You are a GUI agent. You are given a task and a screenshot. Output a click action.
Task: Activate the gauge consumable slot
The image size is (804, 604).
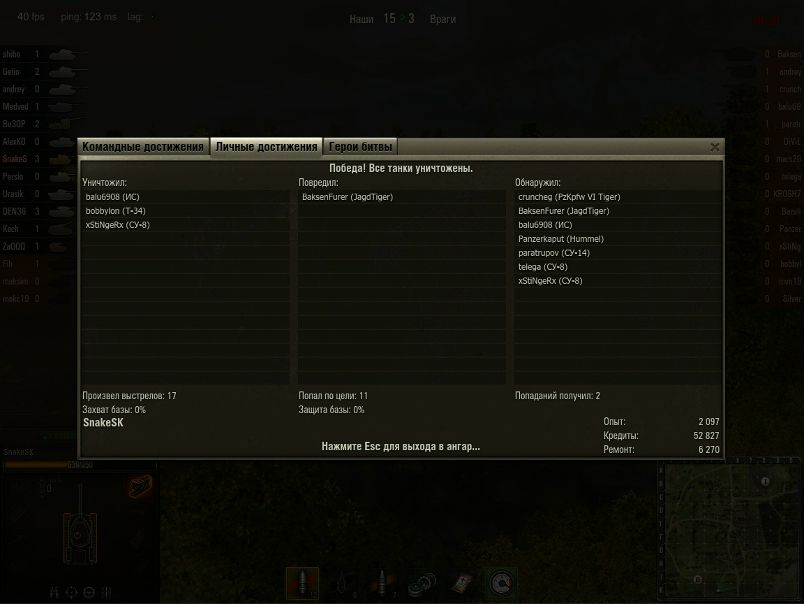click(x=501, y=582)
